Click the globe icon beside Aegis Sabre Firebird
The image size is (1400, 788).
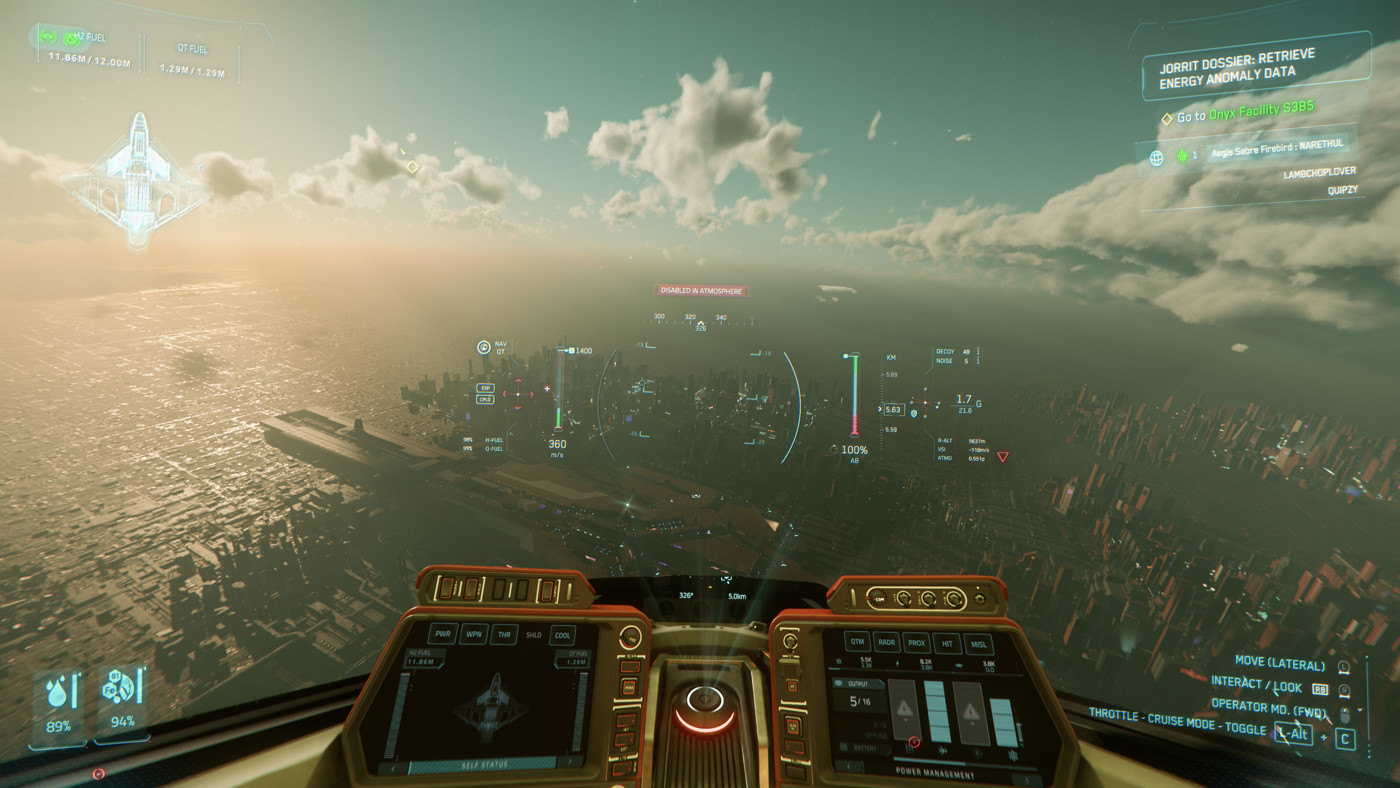[x=1156, y=156]
